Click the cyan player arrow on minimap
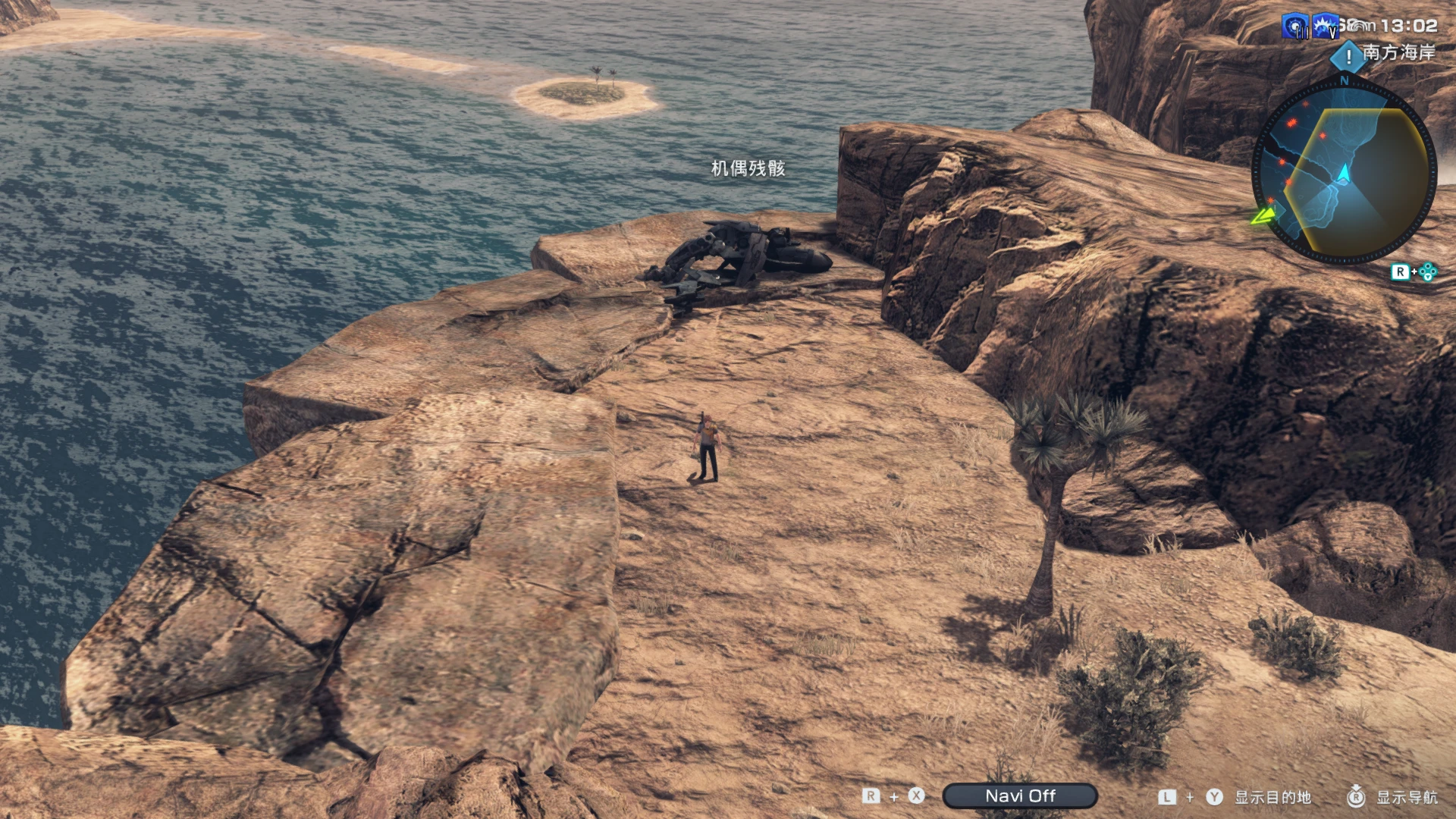The width and height of the screenshot is (1456, 819). pos(1345,173)
